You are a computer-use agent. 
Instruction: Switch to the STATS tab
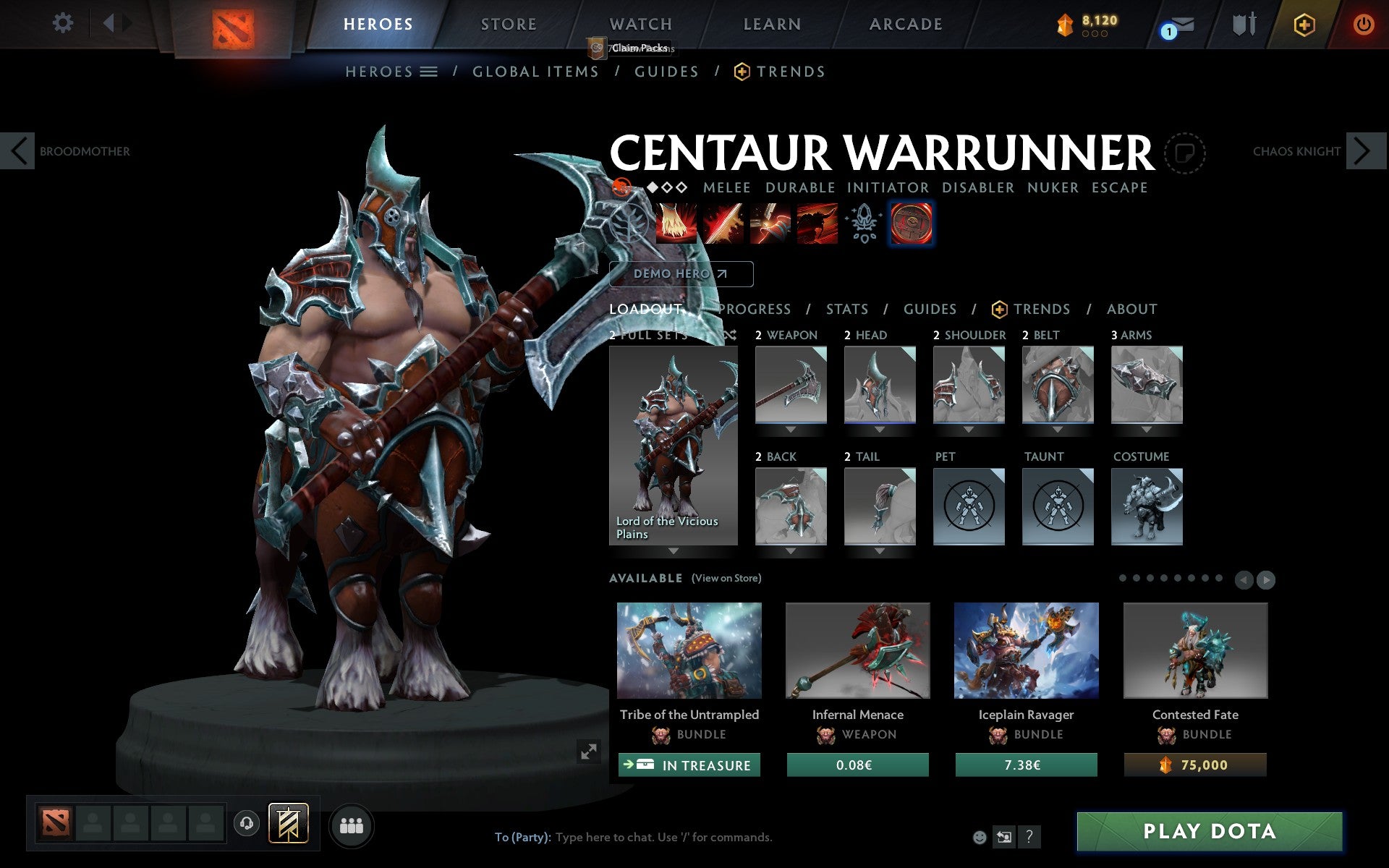pyautogui.click(x=846, y=309)
